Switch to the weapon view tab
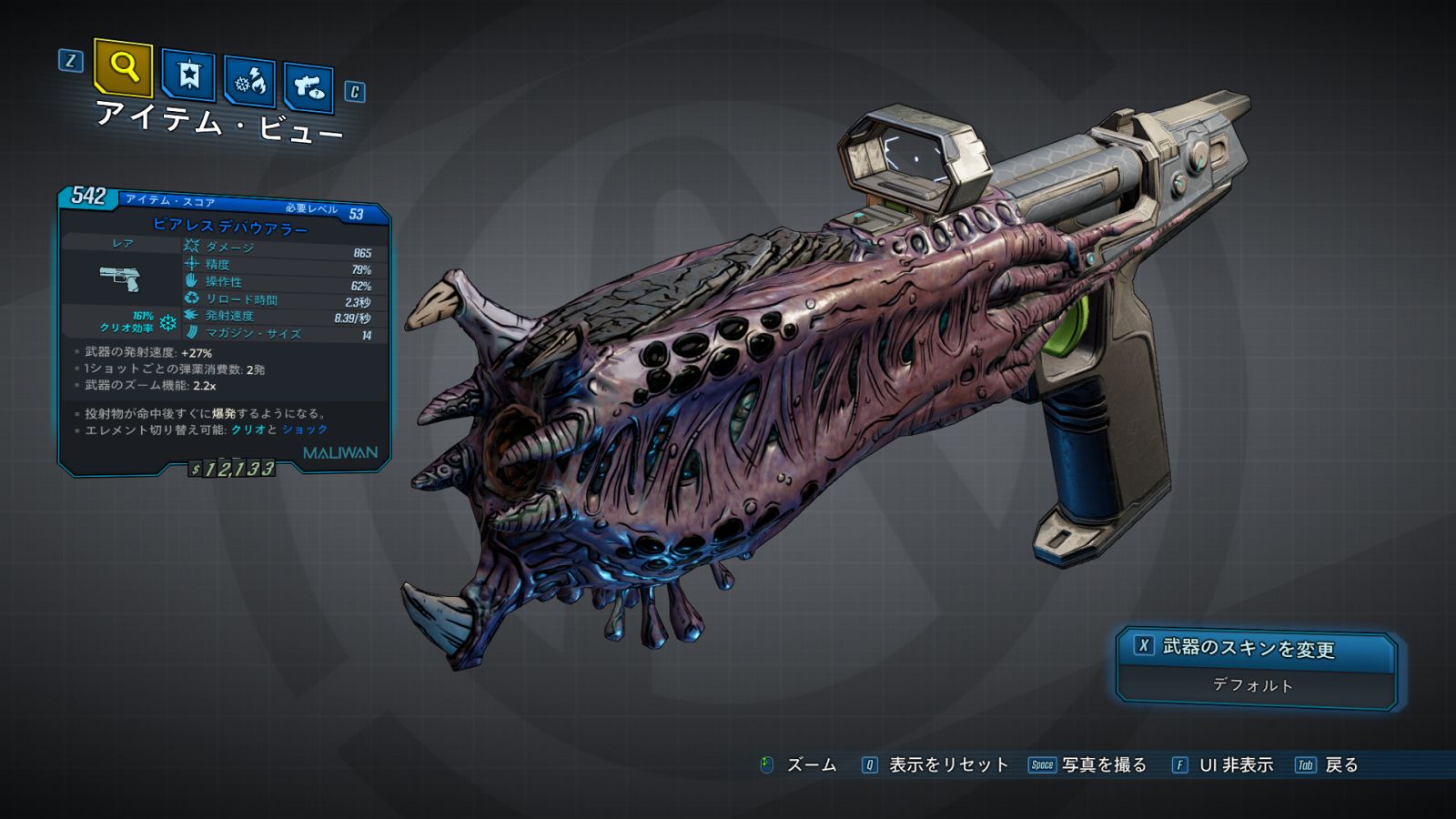Image resolution: width=1456 pixels, height=819 pixels. pyautogui.click(x=308, y=87)
